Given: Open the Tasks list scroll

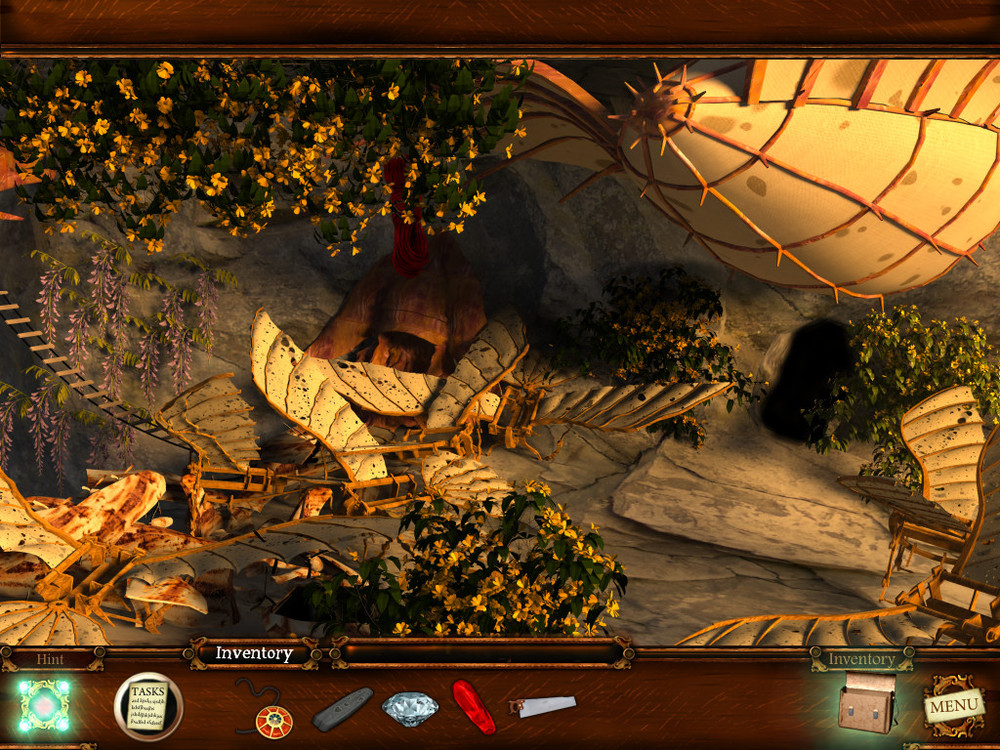Looking at the screenshot, I should (148, 706).
